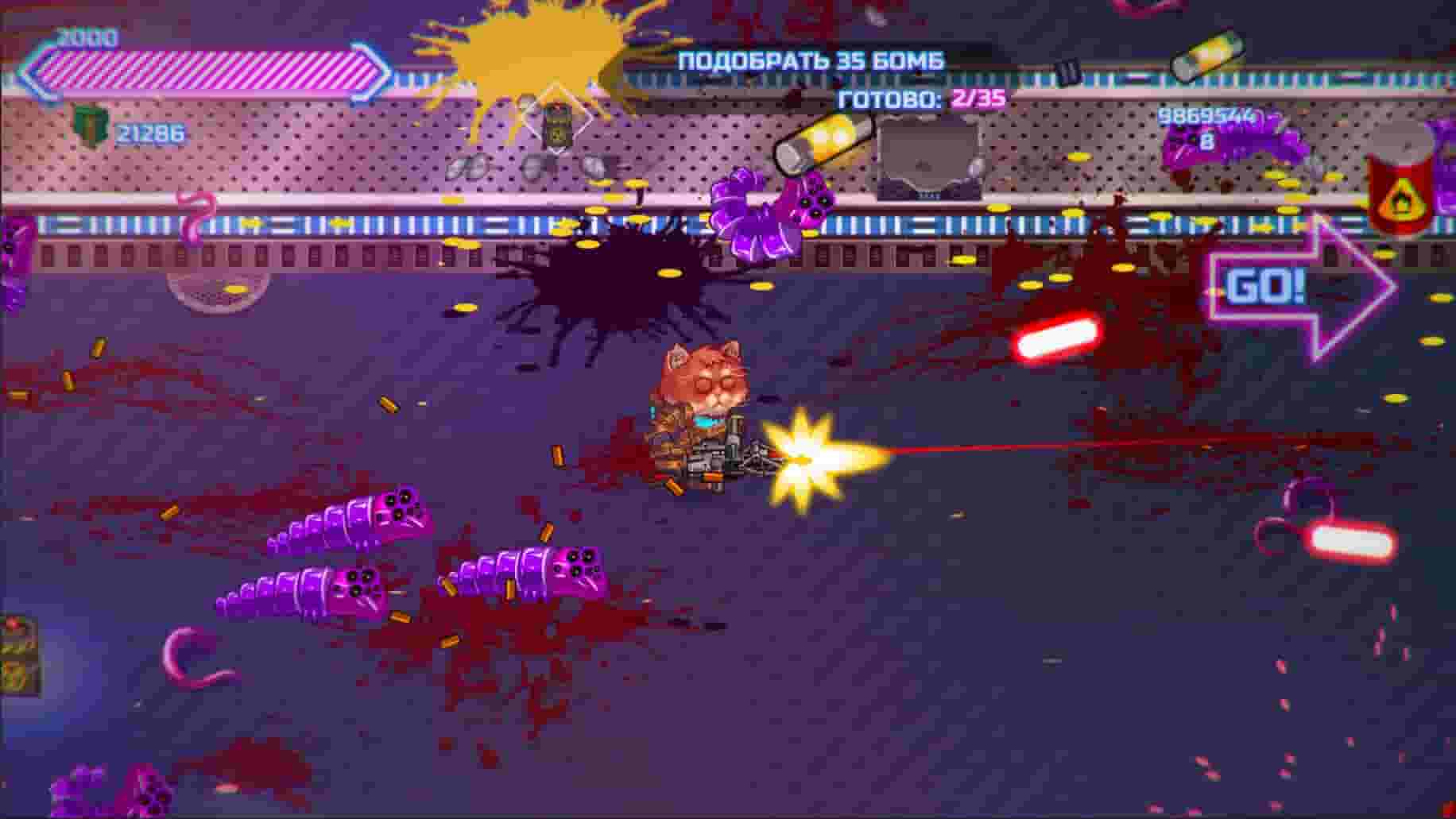Expand the ГОТОВО: 2/35 progress counter
Viewport: 1456px width, 819px height.
tap(918, 97)
